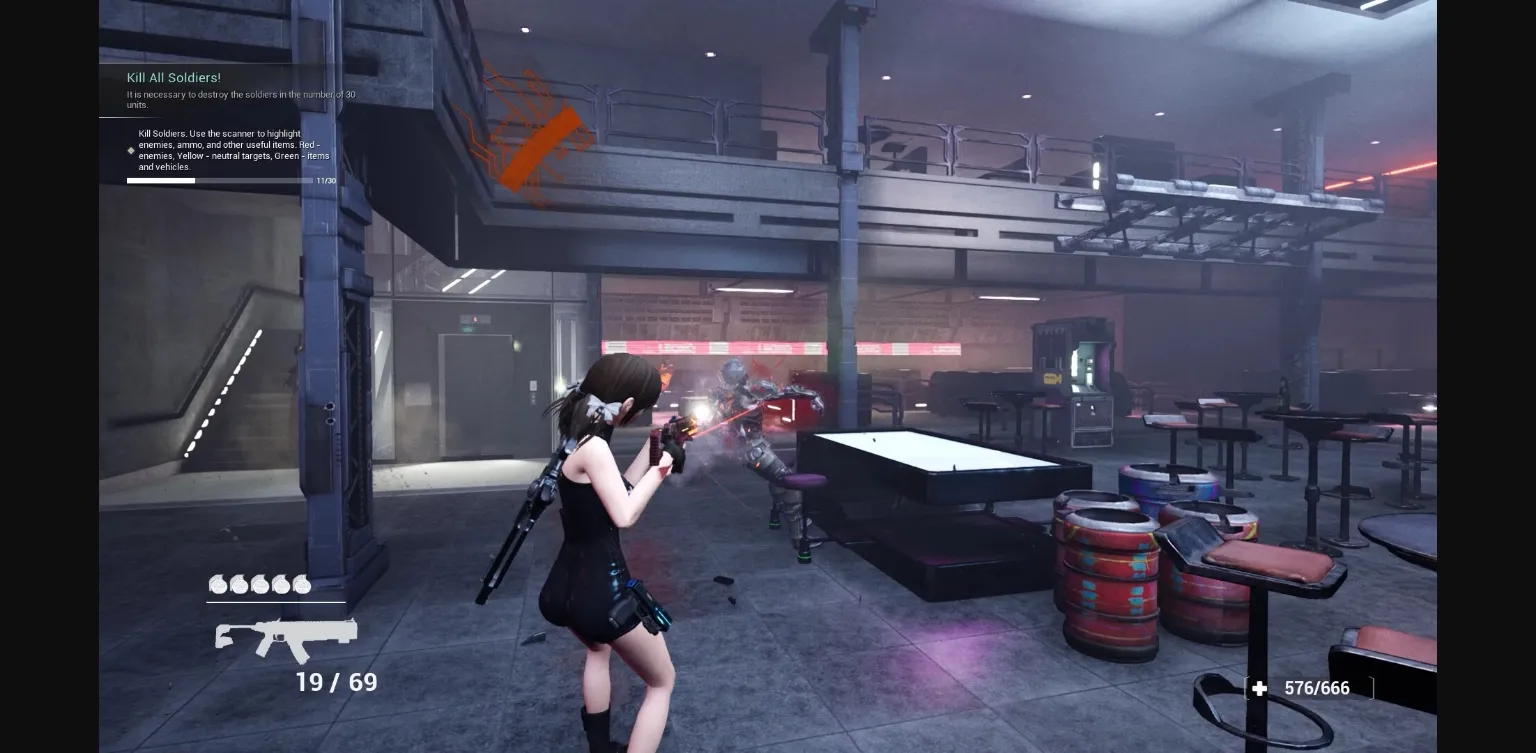Viewport: 1536px width, 753px height.
Task: Select the middle grenade icon
Action: pos(260,585)
